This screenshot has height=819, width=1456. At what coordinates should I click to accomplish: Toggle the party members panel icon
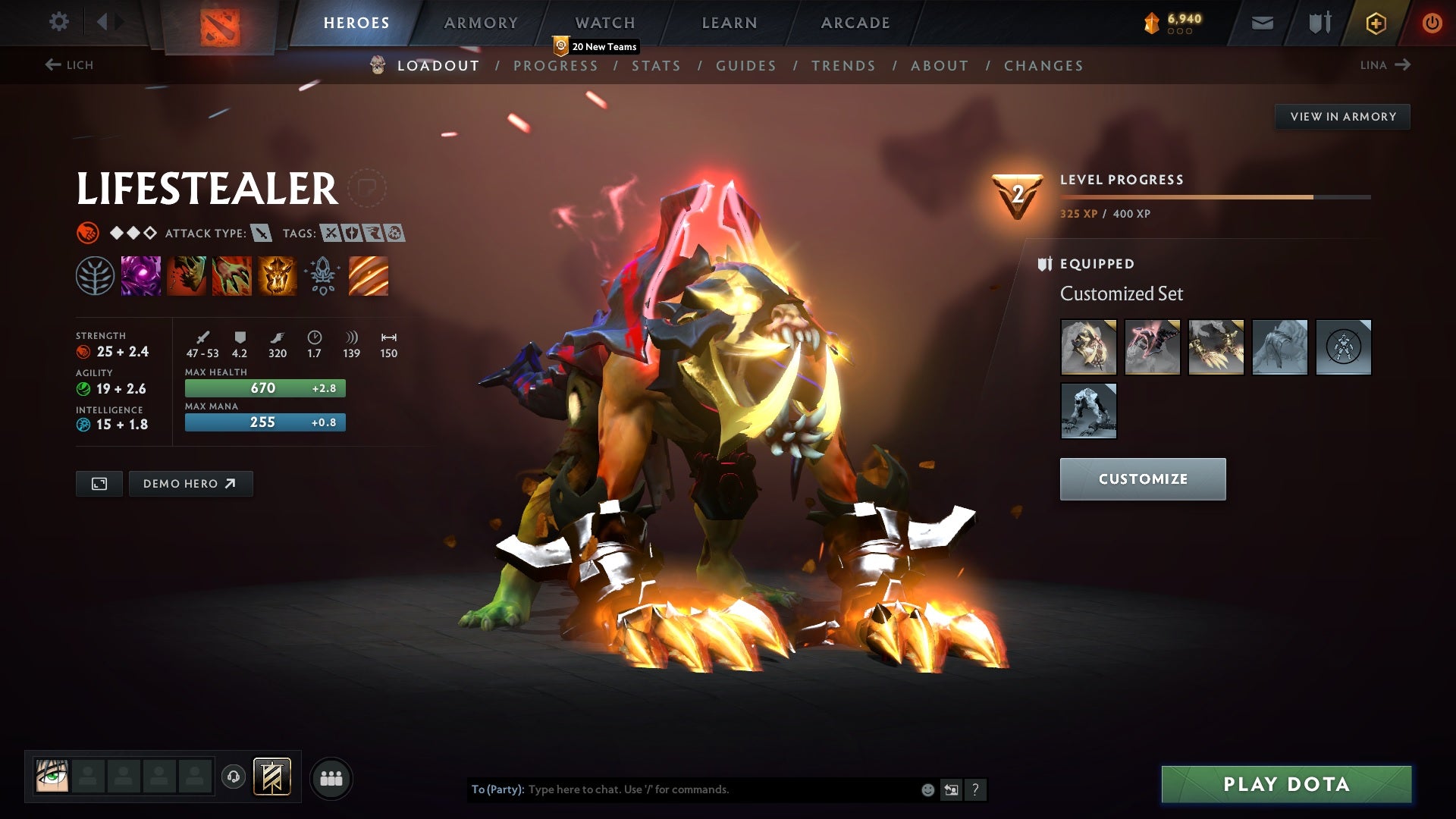[331, 777]
